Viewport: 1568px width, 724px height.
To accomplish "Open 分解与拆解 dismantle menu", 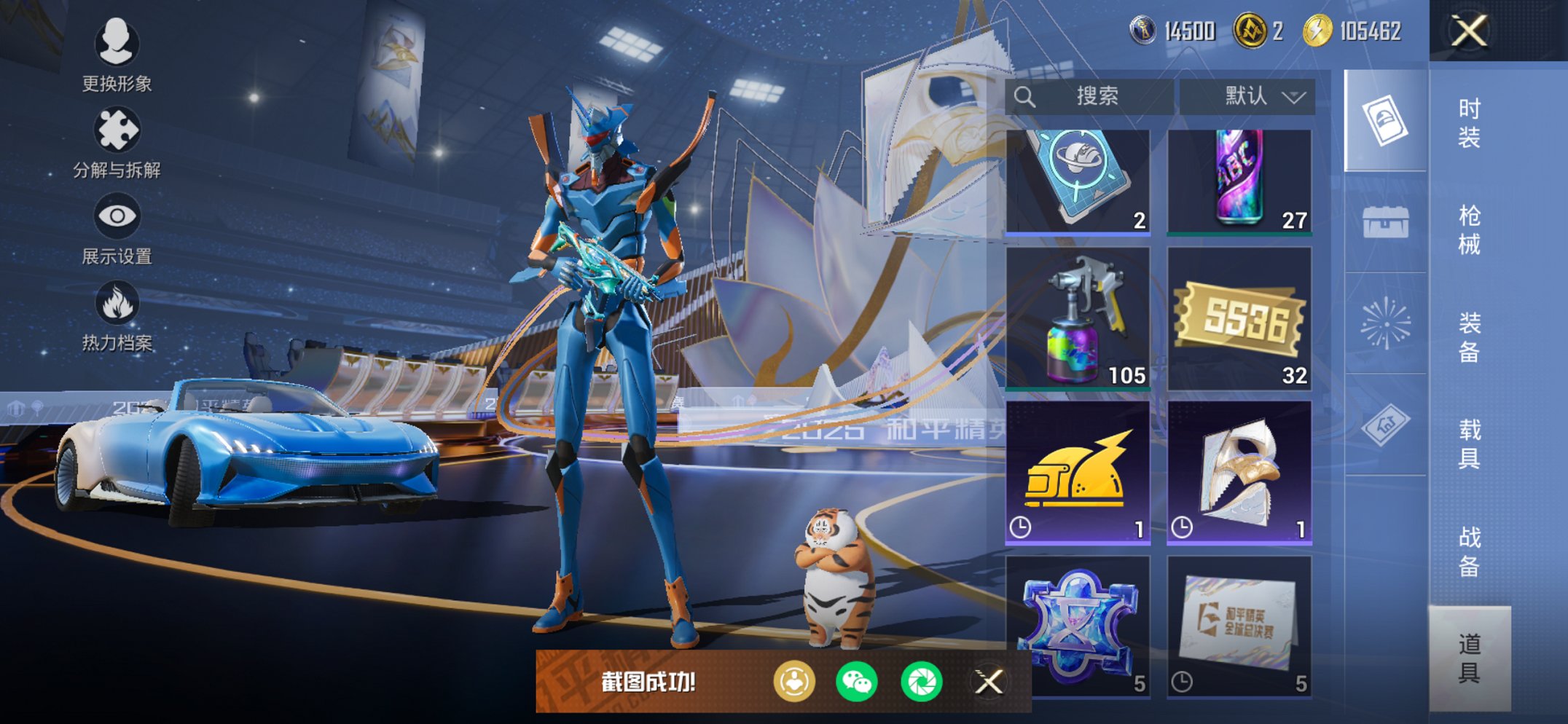I will pyautogui.click(x=117, y=142).
